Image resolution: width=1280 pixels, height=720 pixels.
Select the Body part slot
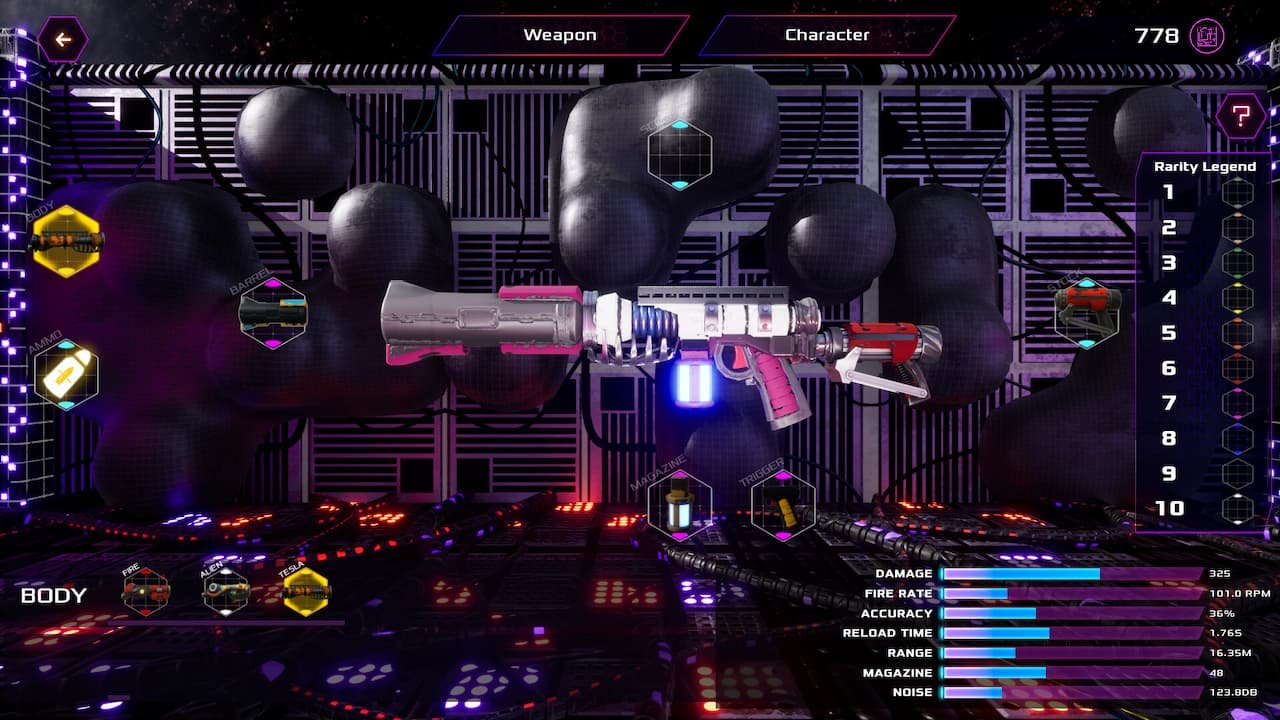67,241
